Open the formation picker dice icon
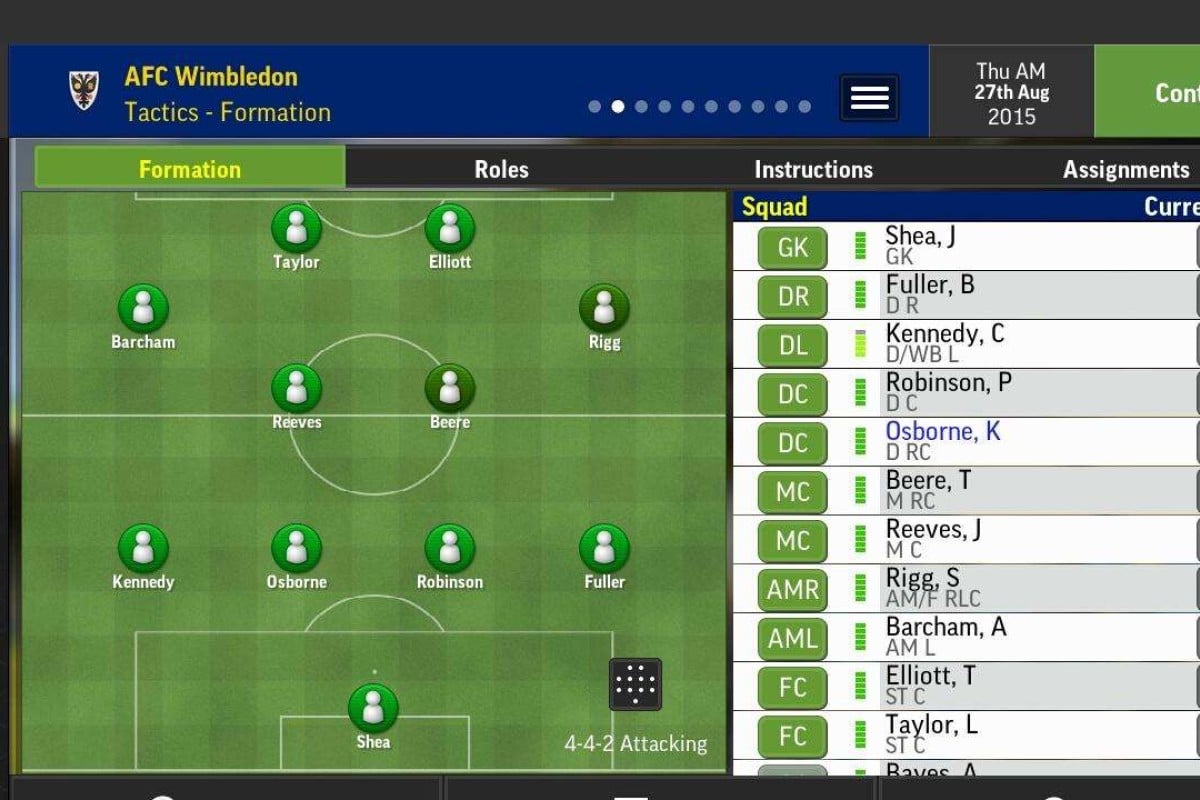This screenshot has height=800, width=1200. click(635, 684)
